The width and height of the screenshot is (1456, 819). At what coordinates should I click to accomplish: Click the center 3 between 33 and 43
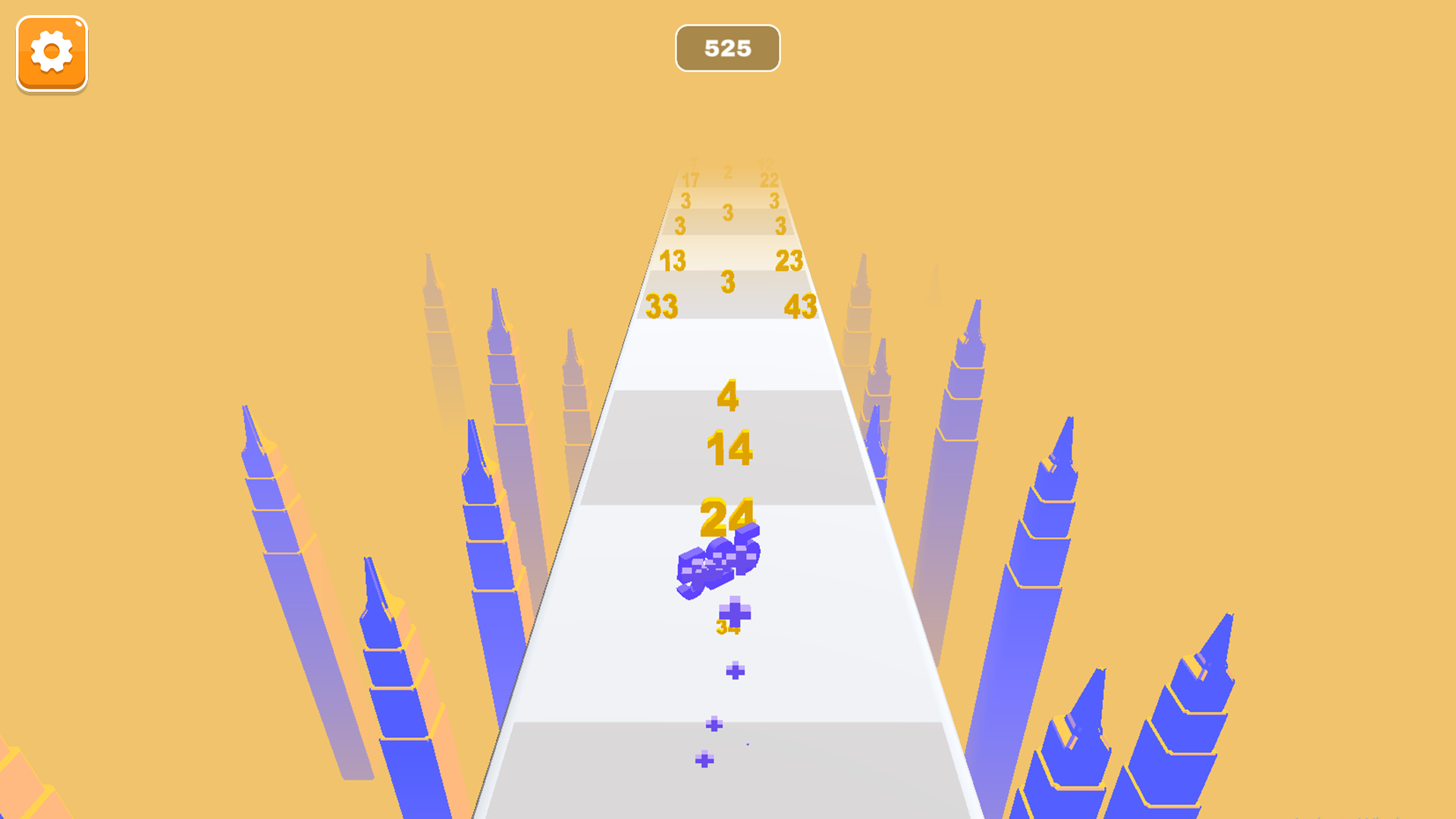(727, 281)
